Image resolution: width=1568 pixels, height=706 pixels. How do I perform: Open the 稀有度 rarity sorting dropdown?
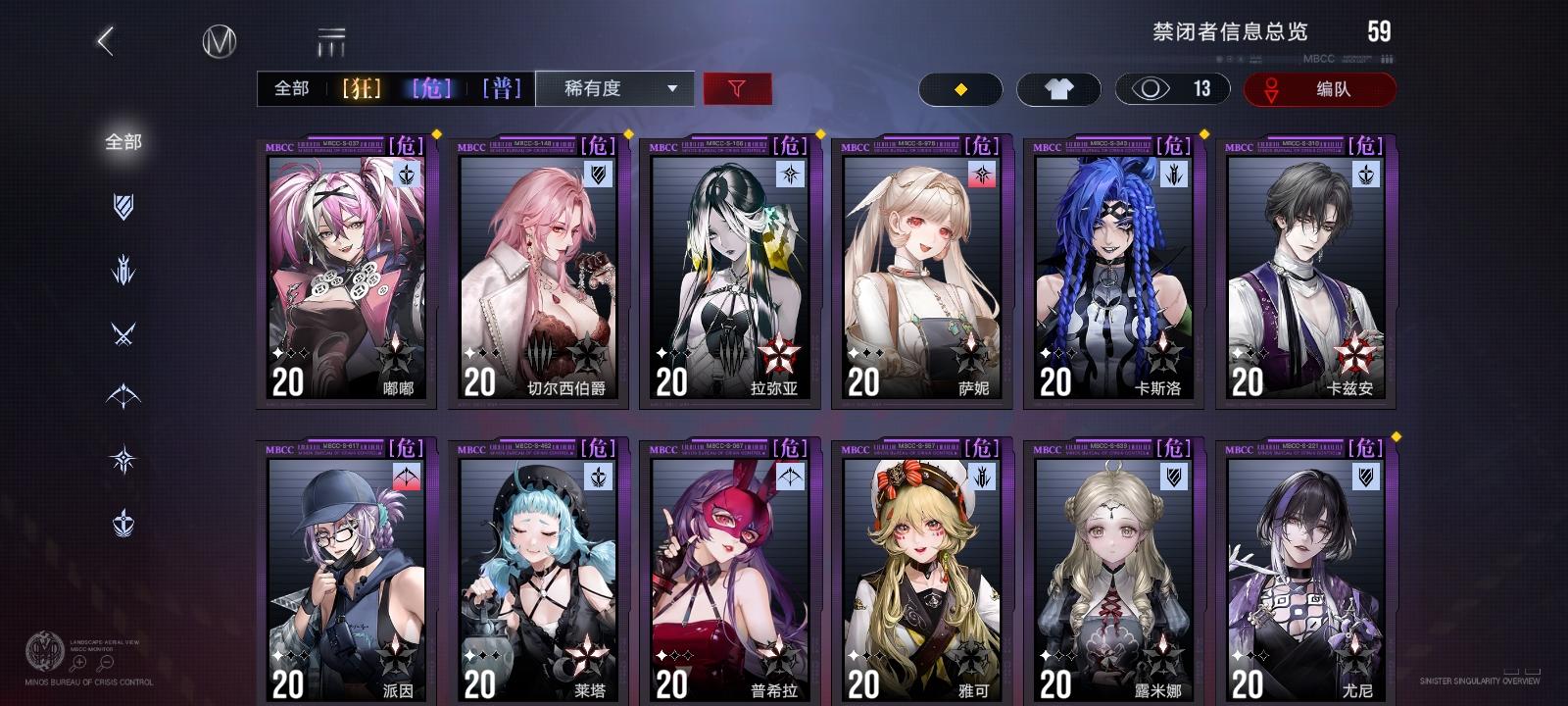(614, 88)
